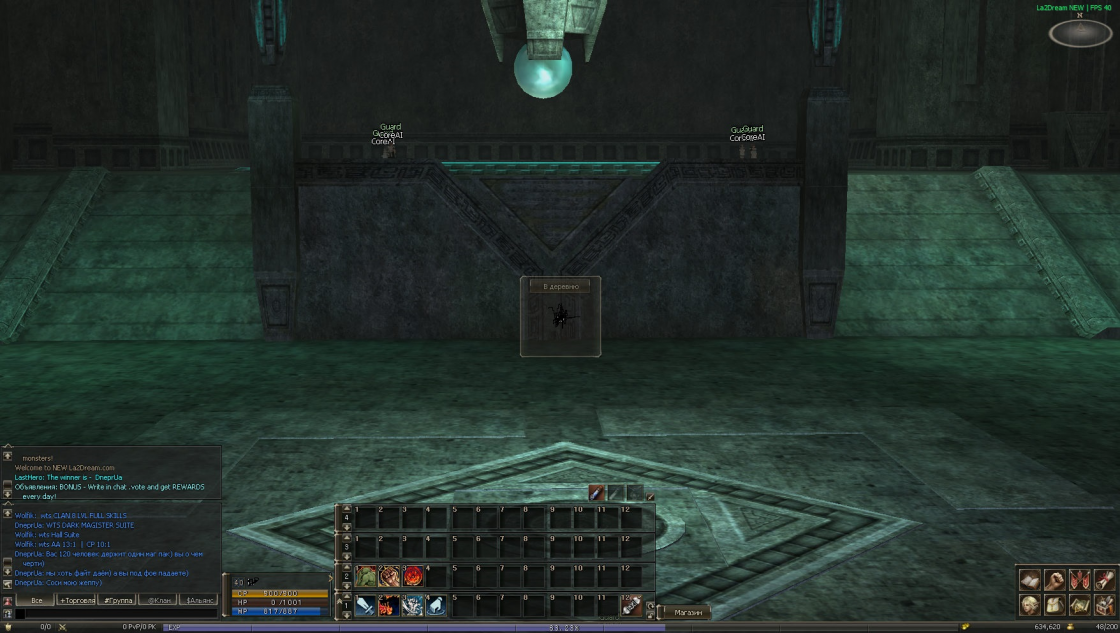Choose the "$Альянс" alliance chat tab

(x=198, y=600)
